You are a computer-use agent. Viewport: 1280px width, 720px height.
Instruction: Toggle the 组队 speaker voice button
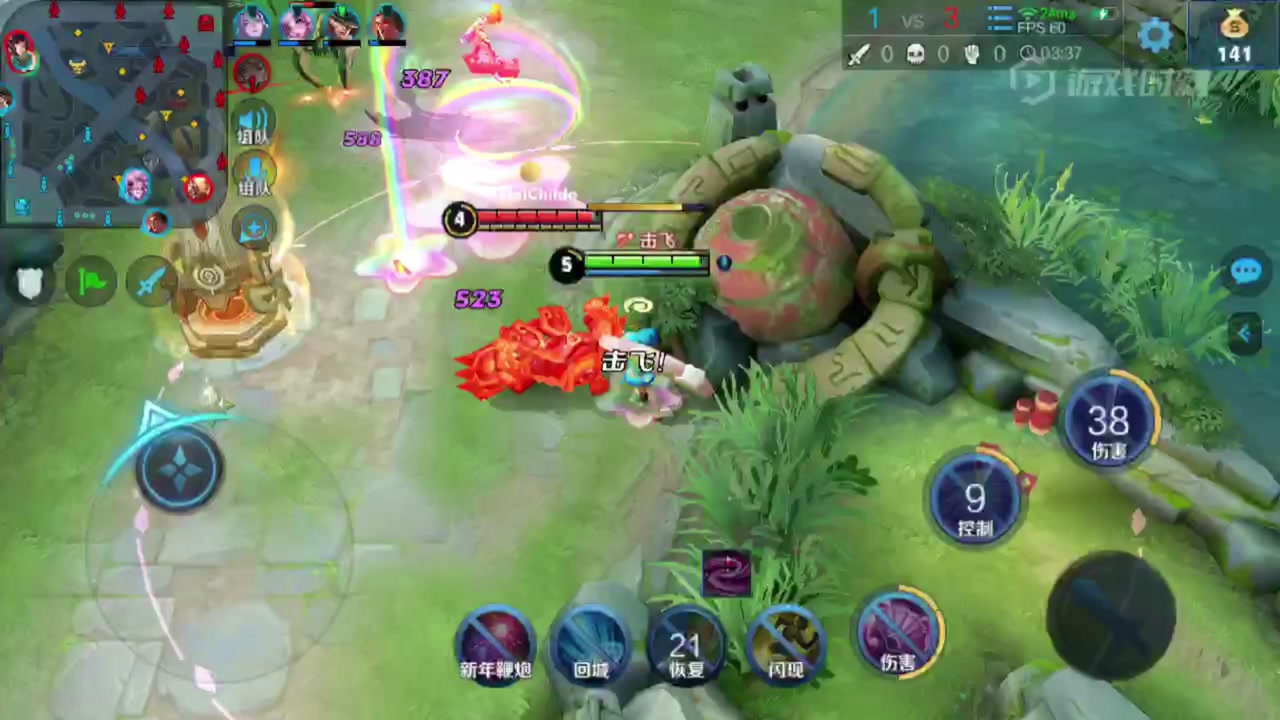pos(253,125)
